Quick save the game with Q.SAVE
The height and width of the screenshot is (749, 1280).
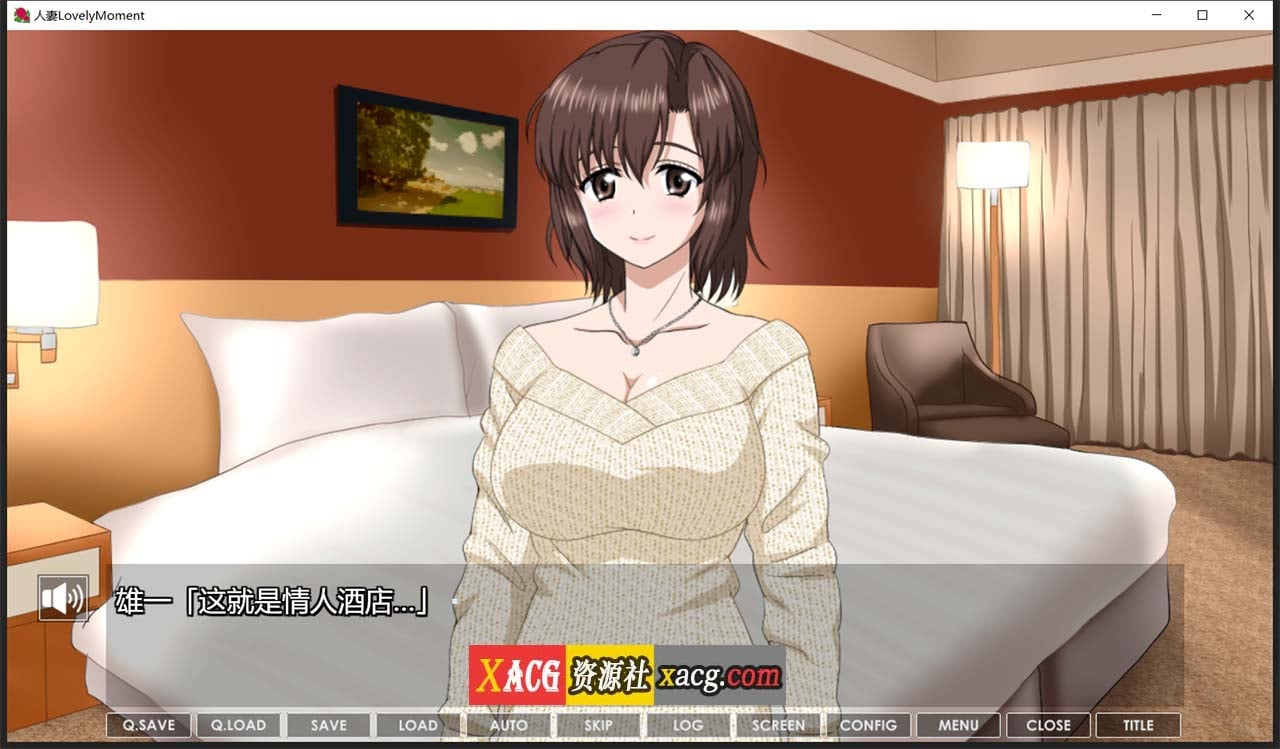pos(147,724)
